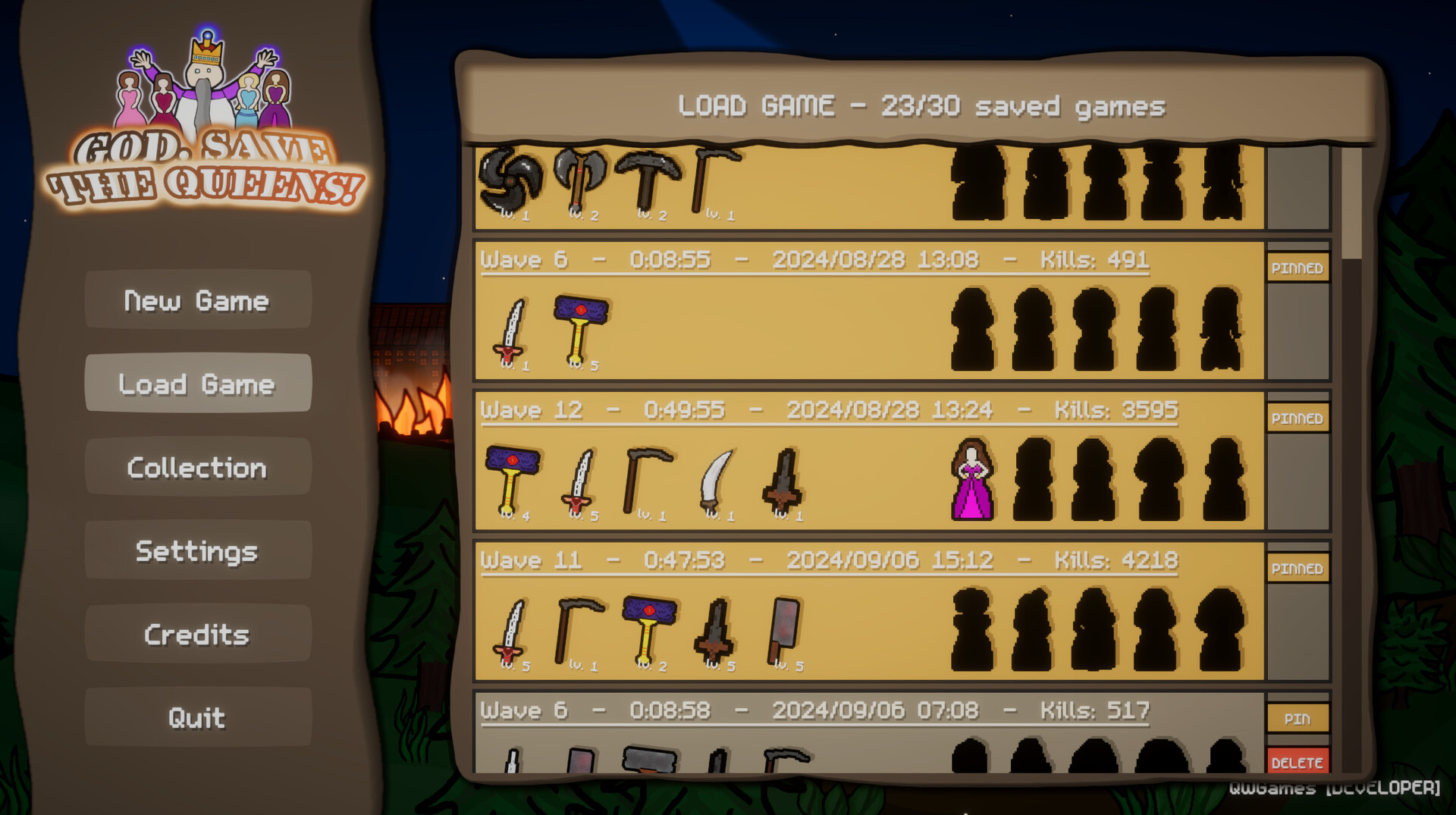Select the sword icon in the Wave 6 save
1456x815 pixels.
(514, 334)
